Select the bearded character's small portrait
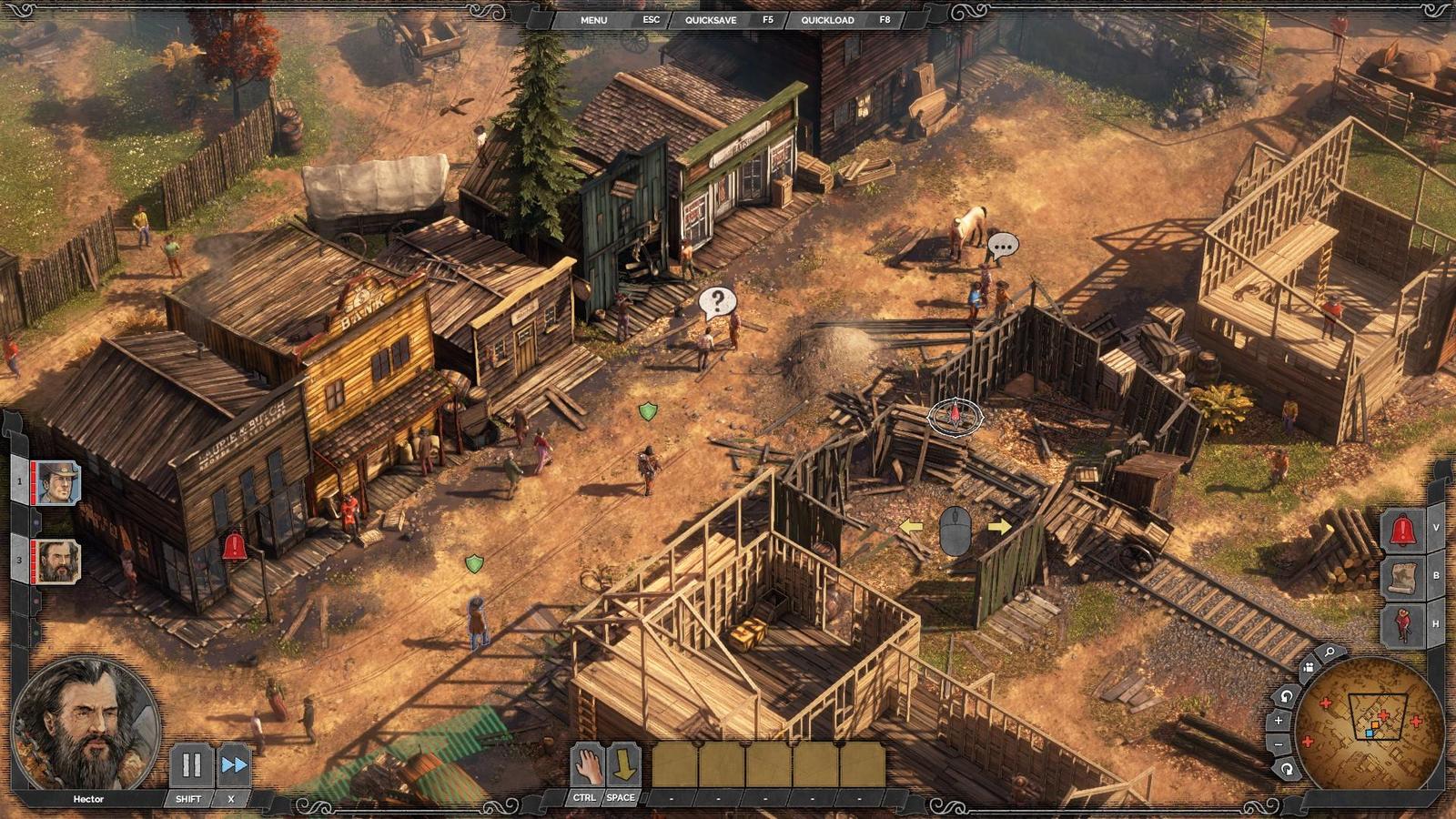Viewport: 1456px width, 819px height. [x=58, y=561]
